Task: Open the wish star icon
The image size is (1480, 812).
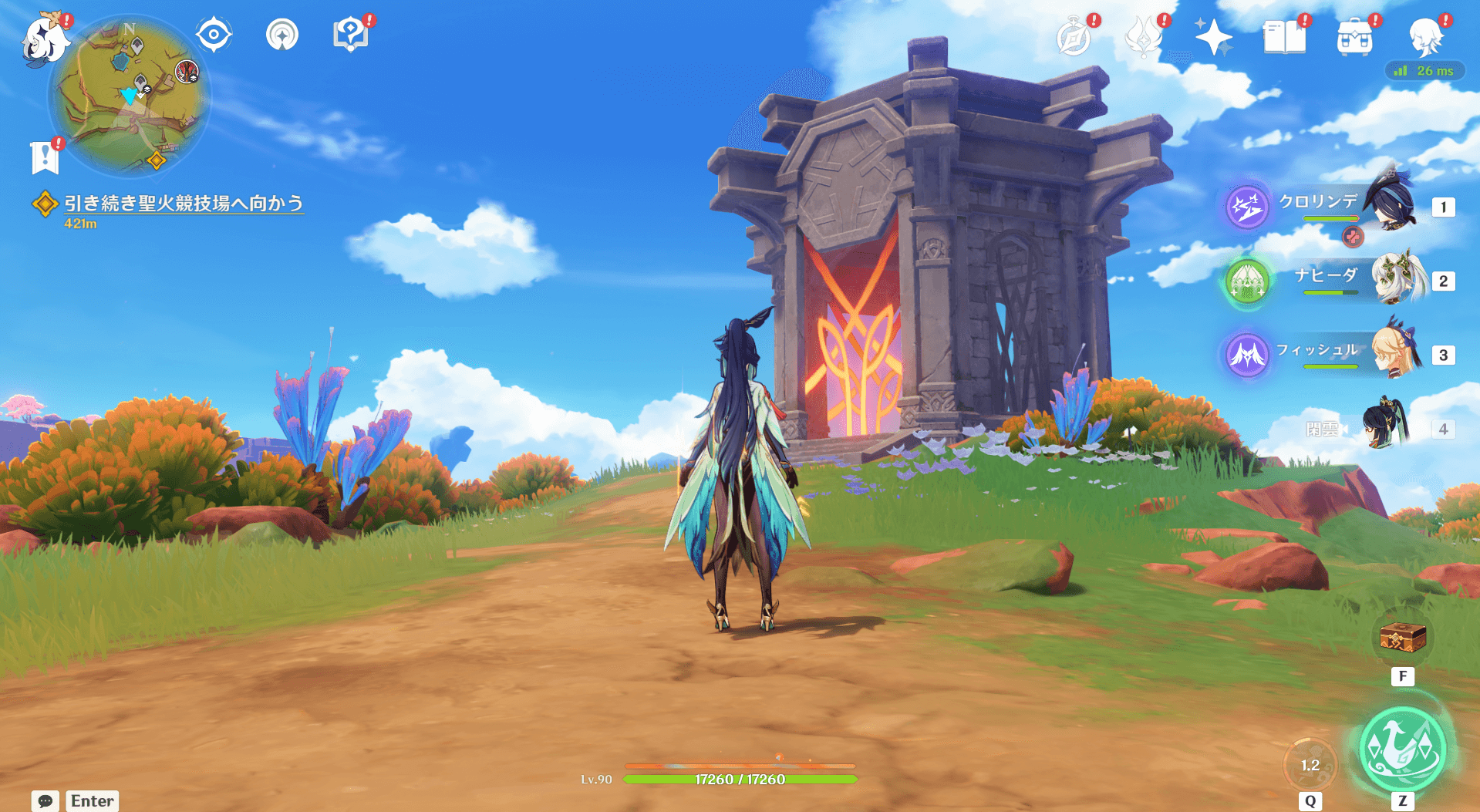Action: 1213,37
